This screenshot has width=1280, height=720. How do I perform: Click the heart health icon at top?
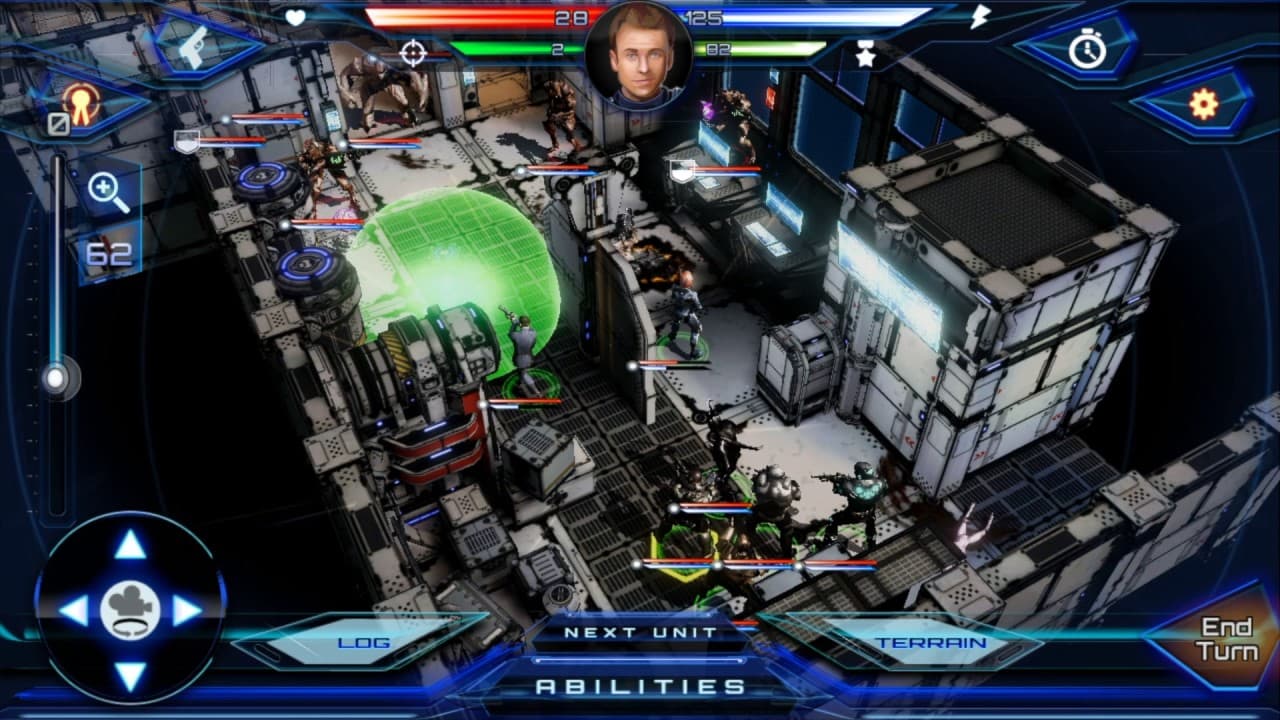pos(297,17)
